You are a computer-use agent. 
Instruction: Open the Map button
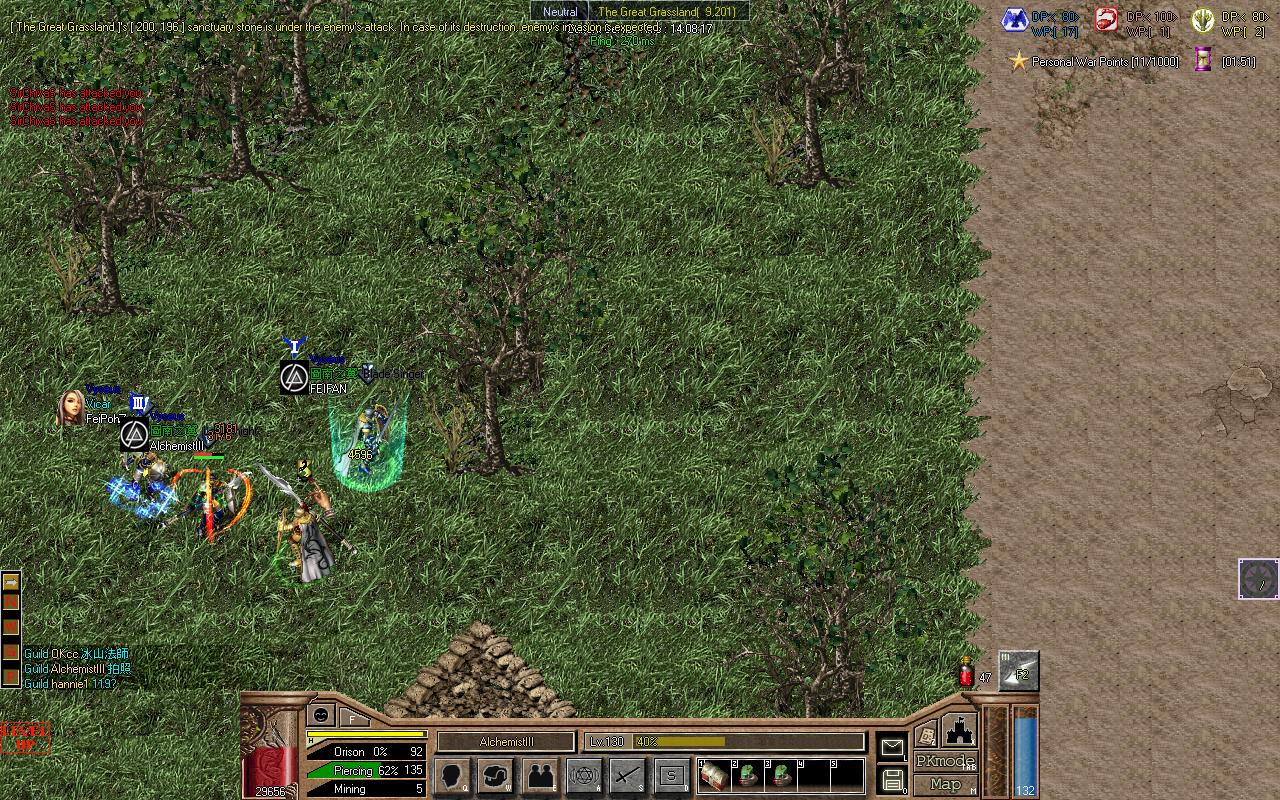tap(944, 785)
